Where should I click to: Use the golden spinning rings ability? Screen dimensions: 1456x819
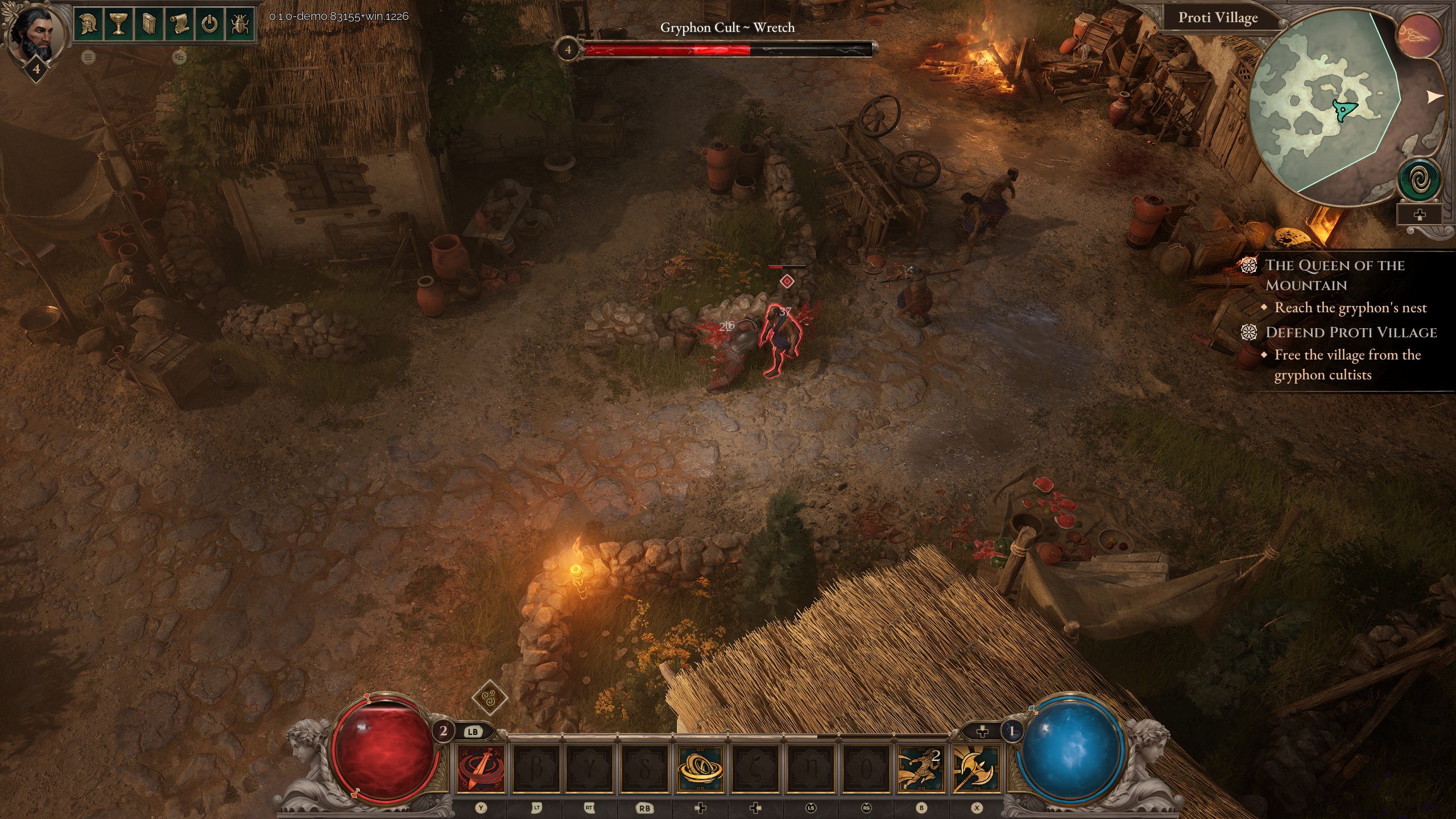pyautogui.click(x=701, y=769)
